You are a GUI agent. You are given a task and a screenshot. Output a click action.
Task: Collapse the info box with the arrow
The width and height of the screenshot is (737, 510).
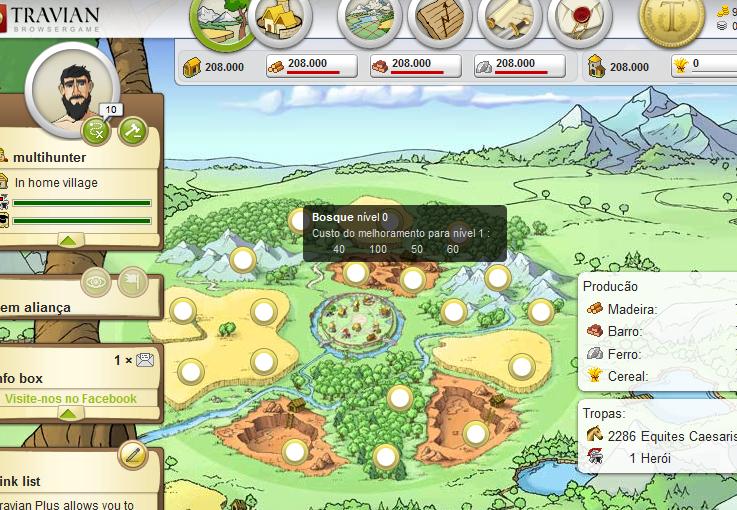(x=70, y=414)
